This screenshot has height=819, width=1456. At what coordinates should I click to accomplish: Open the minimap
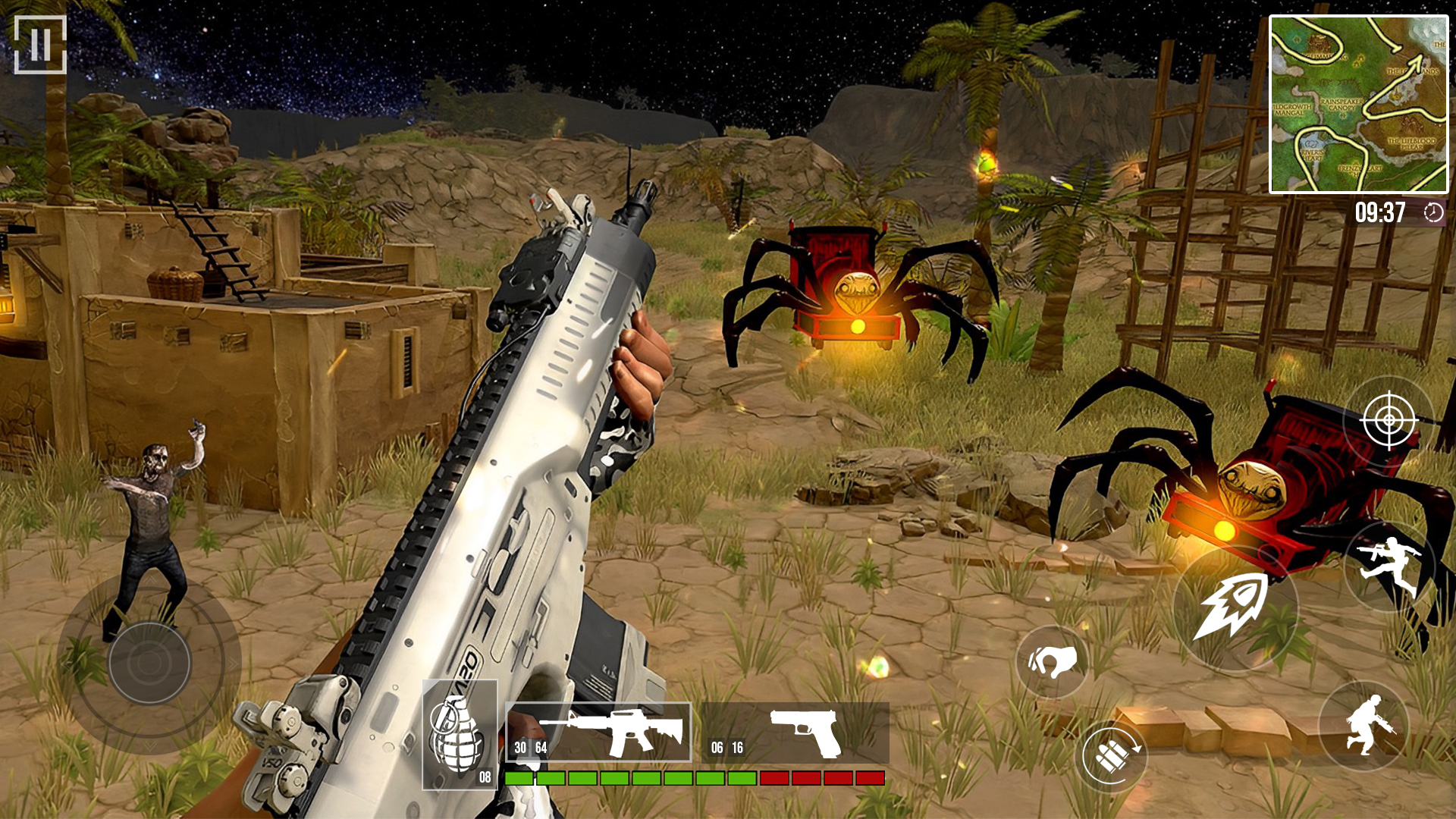(x=1358, y=105)
